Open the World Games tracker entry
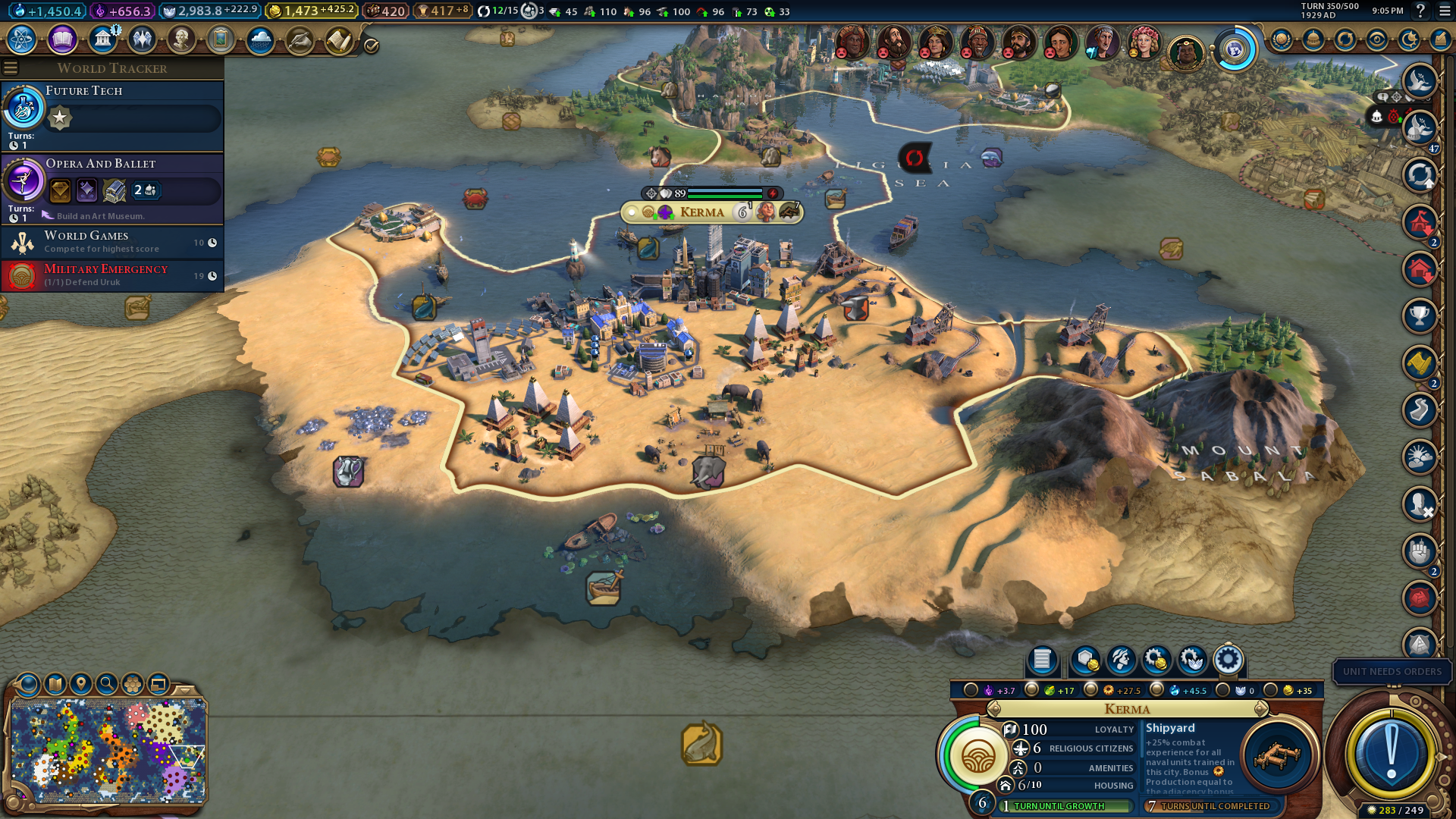 pos(114,242)
